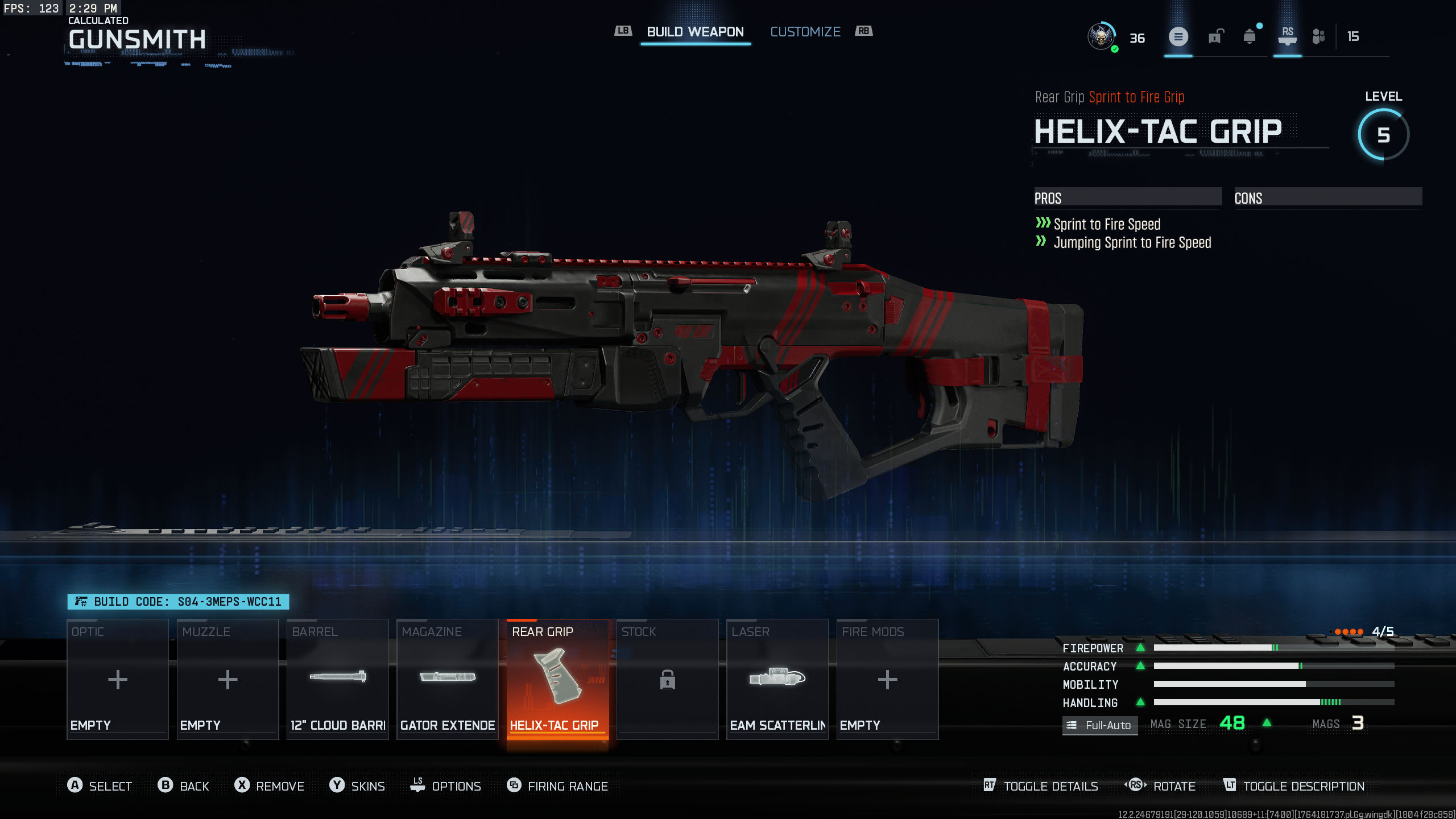The image size is (1456, 819).
Task: Open the empty Fire Mods slot
Action: (887, 680)
